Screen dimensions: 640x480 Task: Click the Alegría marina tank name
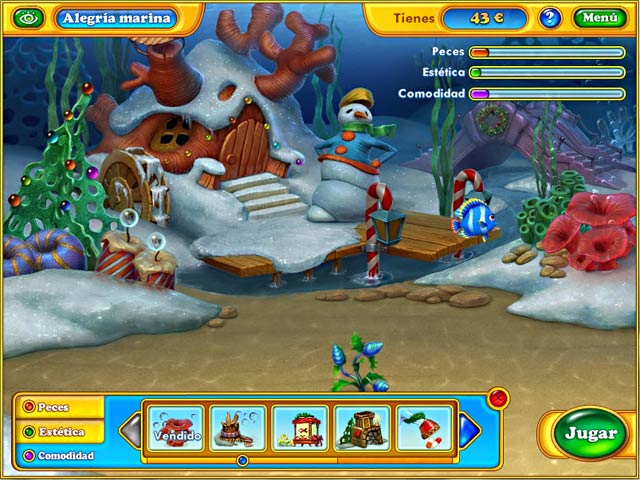[116, 18]
